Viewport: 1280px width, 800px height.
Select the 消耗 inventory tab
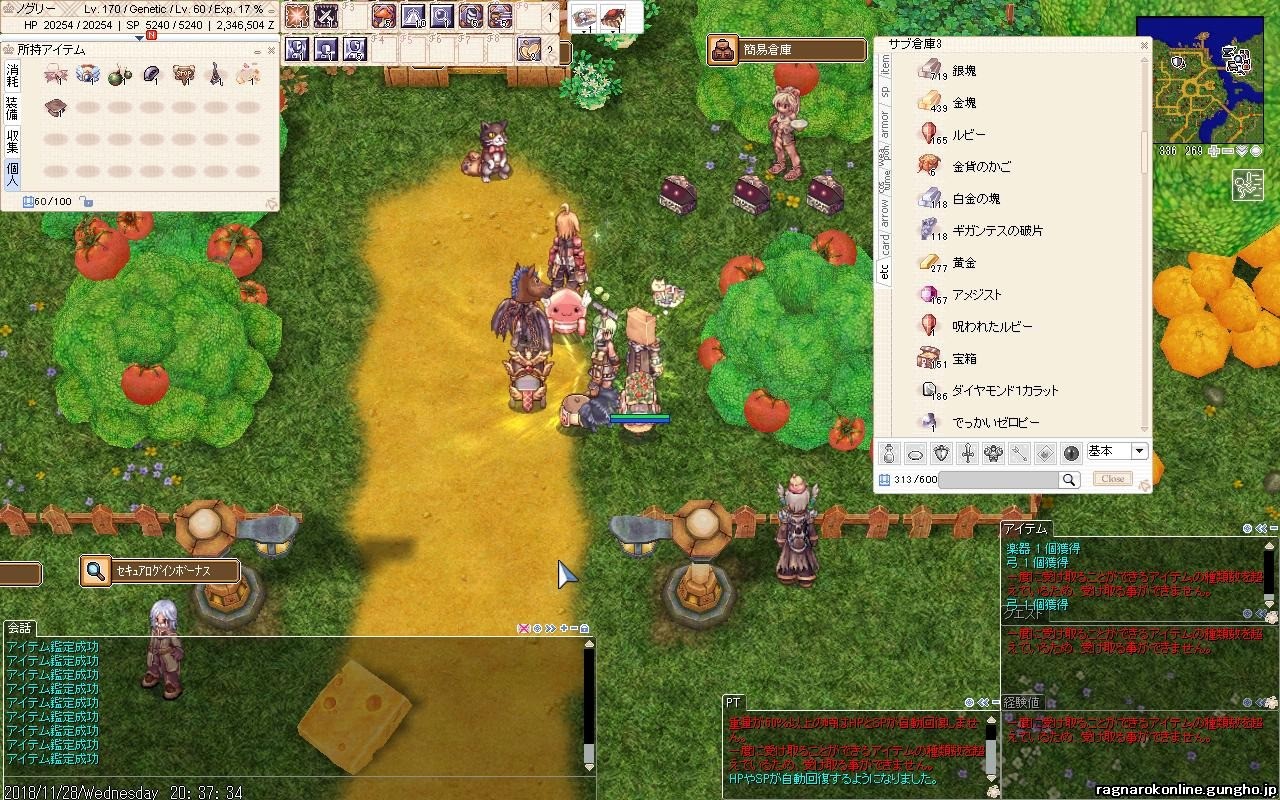[x=12, y=75]
